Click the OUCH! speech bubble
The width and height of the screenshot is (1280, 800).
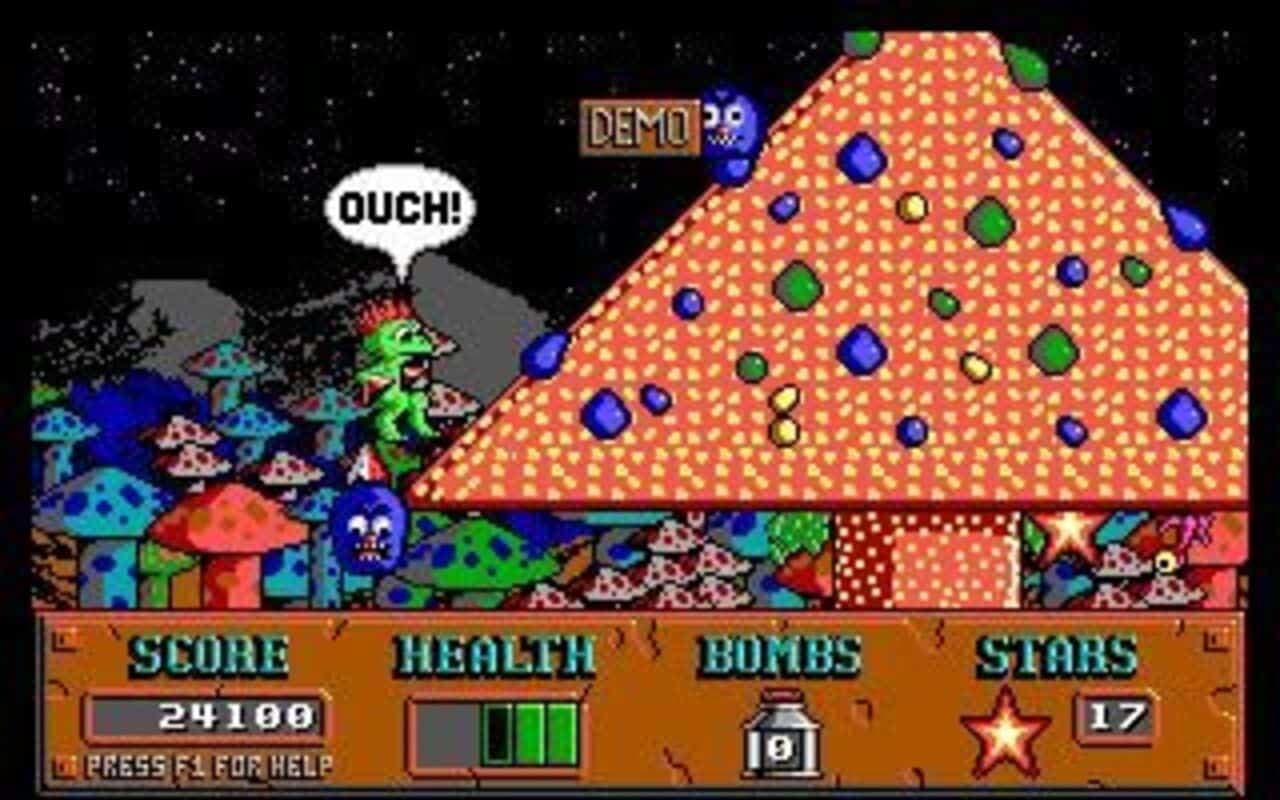(x=401, y=203)
